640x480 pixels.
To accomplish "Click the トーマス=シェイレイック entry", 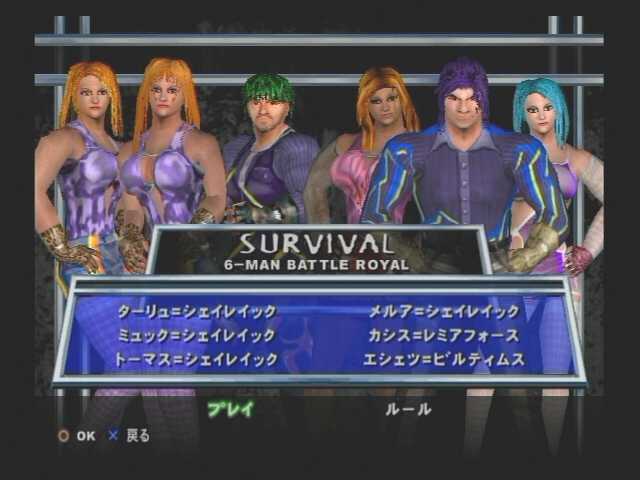I will point(196,359).
